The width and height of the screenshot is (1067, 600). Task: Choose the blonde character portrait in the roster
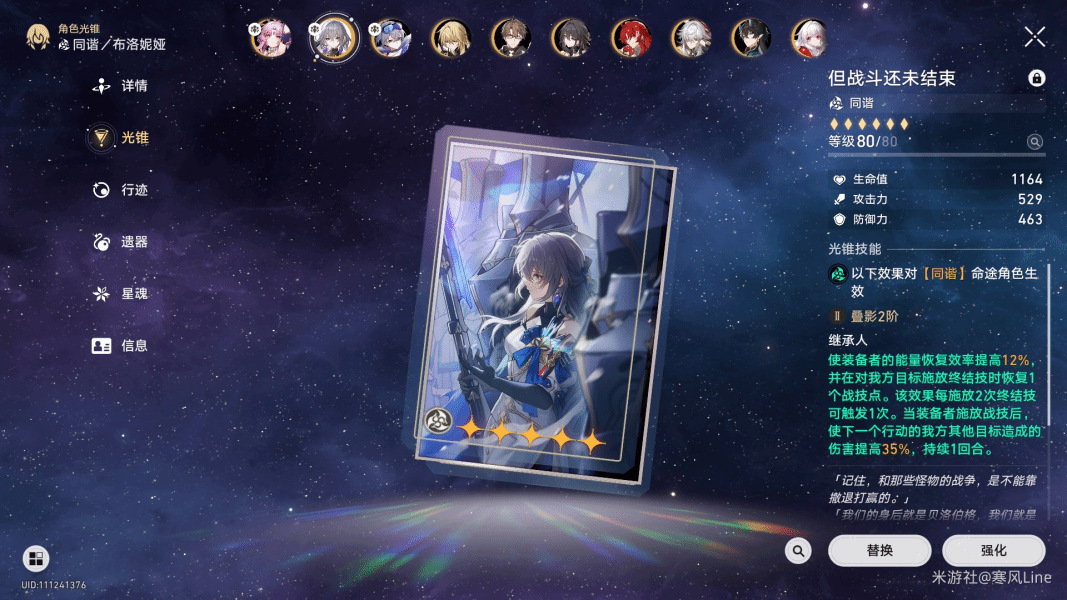[451, 38]
